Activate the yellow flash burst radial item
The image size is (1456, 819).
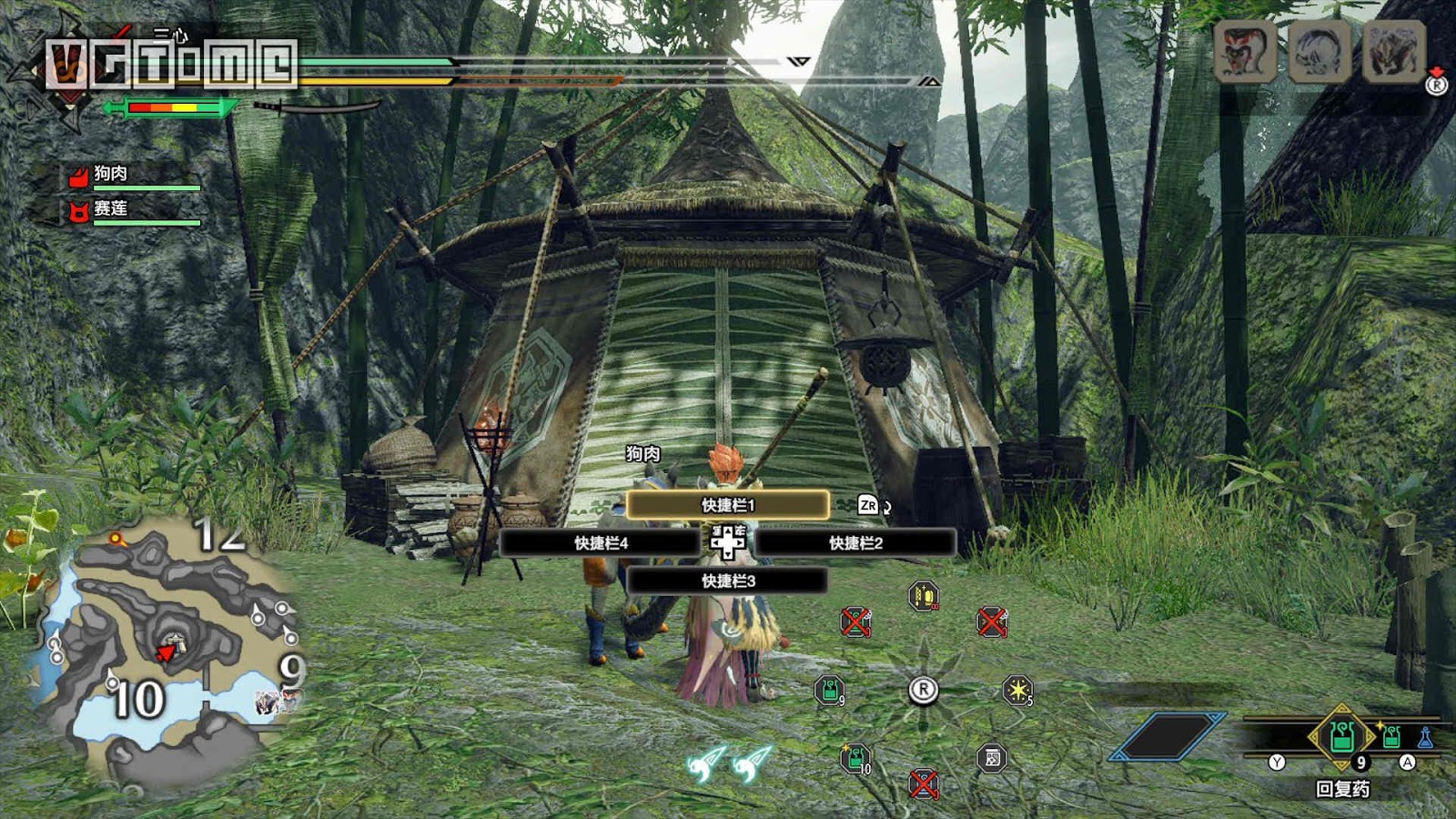(x=1017, y=691)
